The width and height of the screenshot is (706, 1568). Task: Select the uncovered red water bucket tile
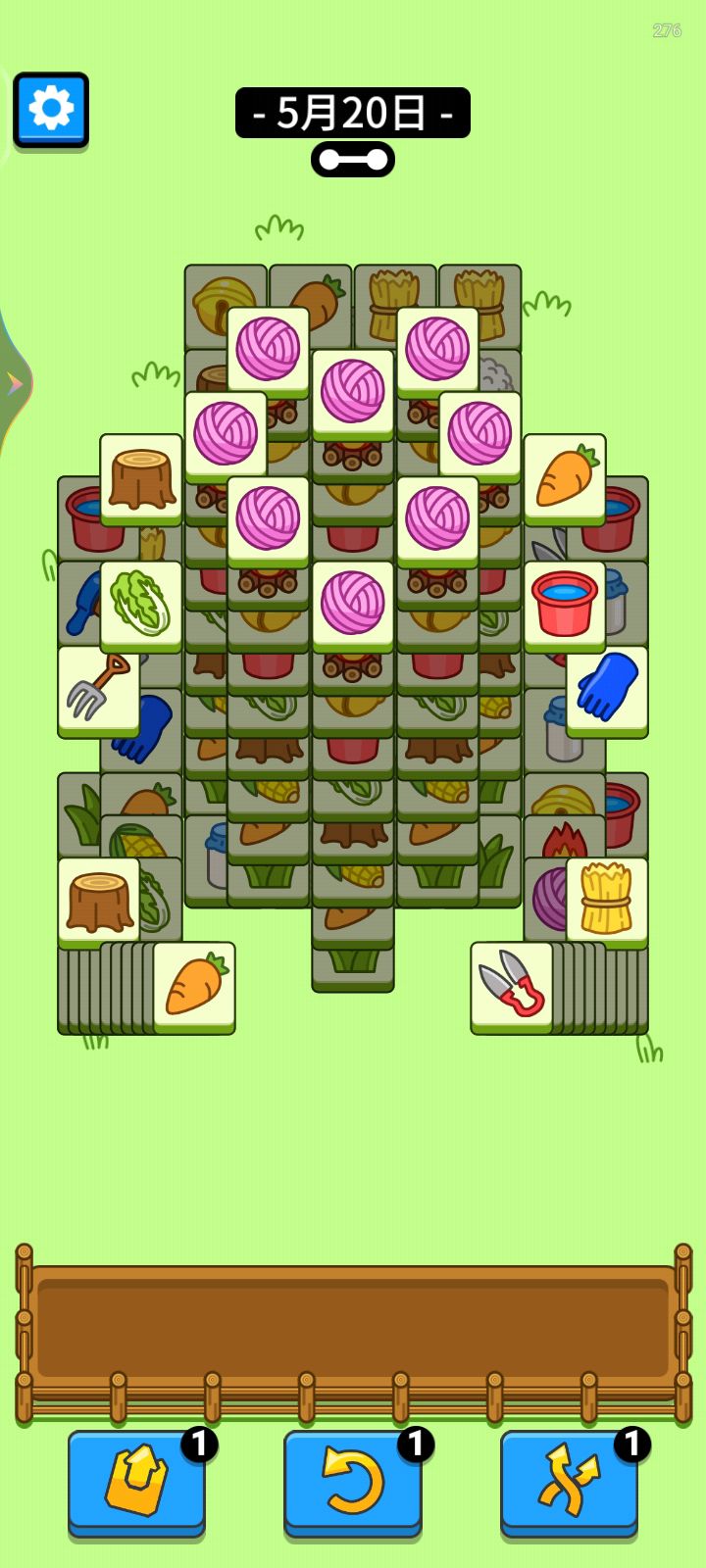click(564, 605)
